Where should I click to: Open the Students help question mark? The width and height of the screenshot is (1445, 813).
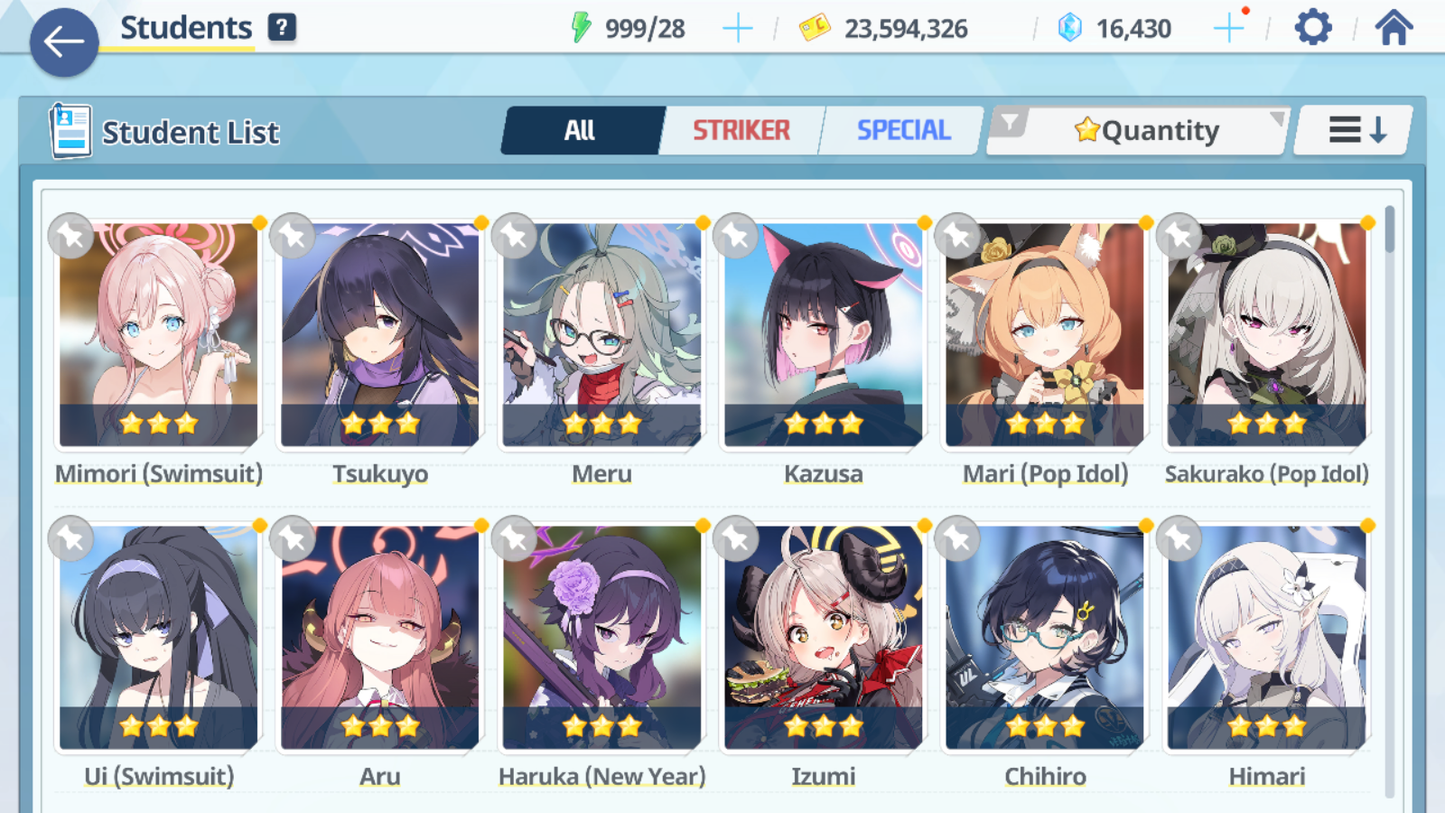click(282, 28)
